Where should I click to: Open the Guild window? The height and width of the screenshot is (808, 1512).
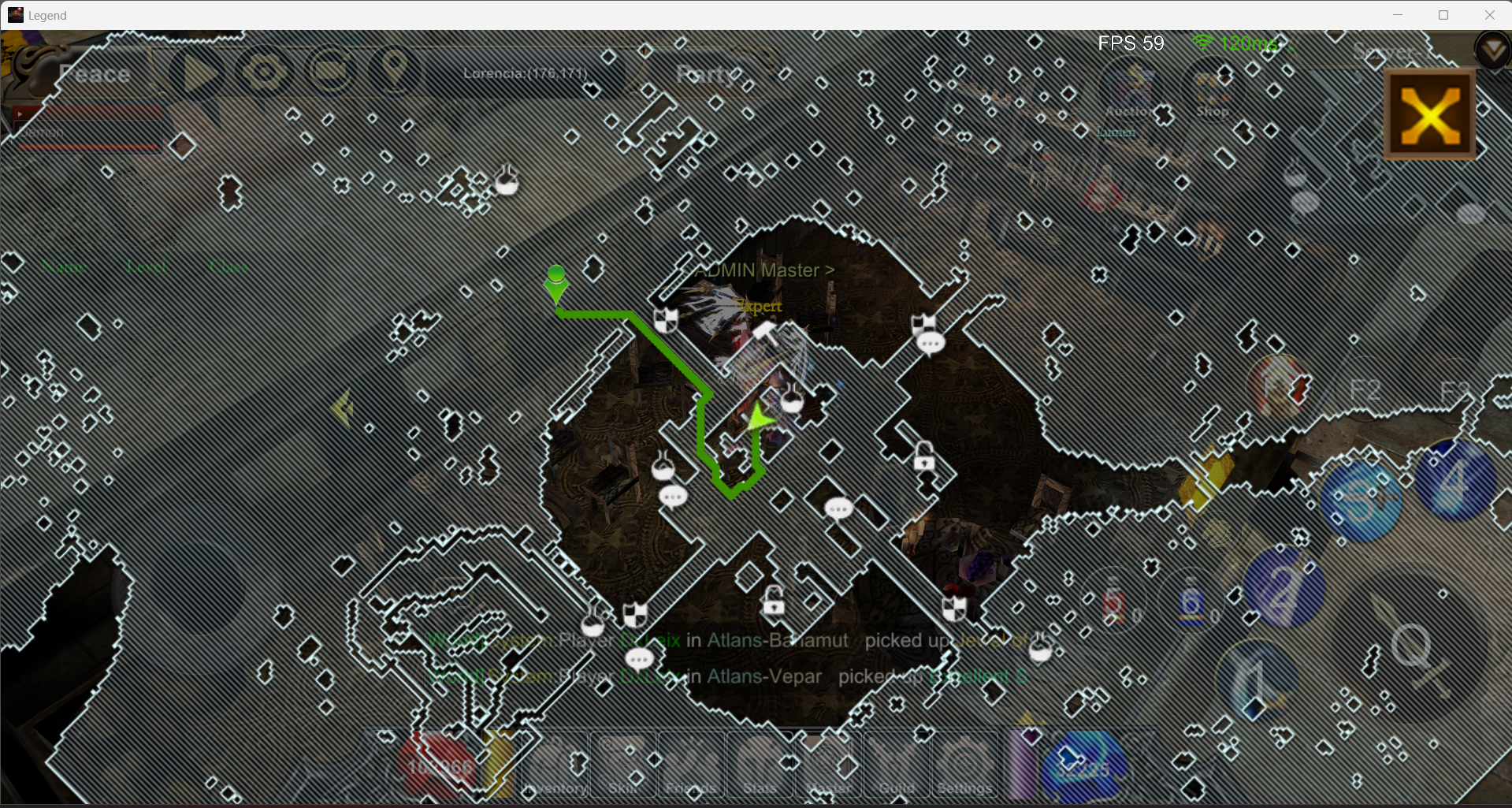click(x=897, y=765)
